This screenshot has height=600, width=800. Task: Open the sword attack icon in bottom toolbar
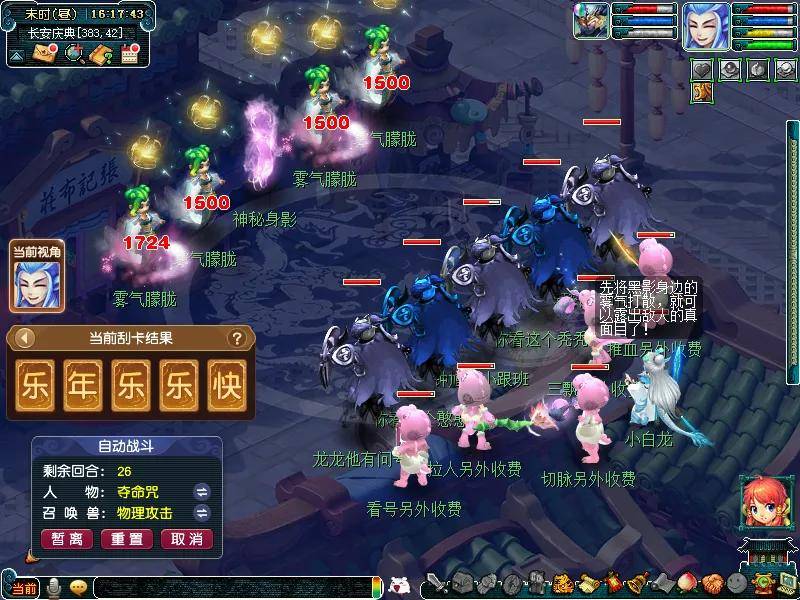(437, 584)
